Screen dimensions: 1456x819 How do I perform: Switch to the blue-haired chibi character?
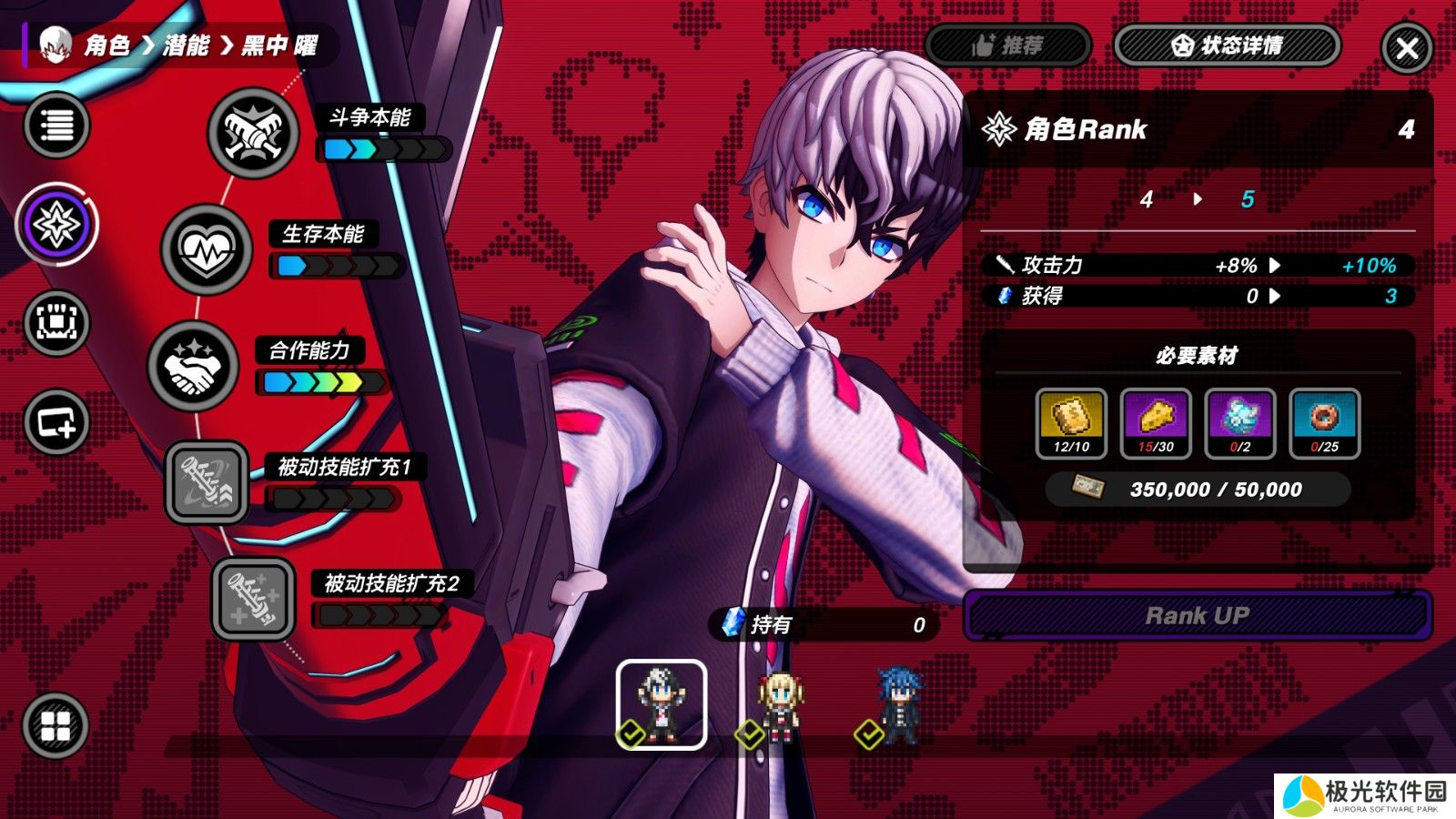point(899,705)
